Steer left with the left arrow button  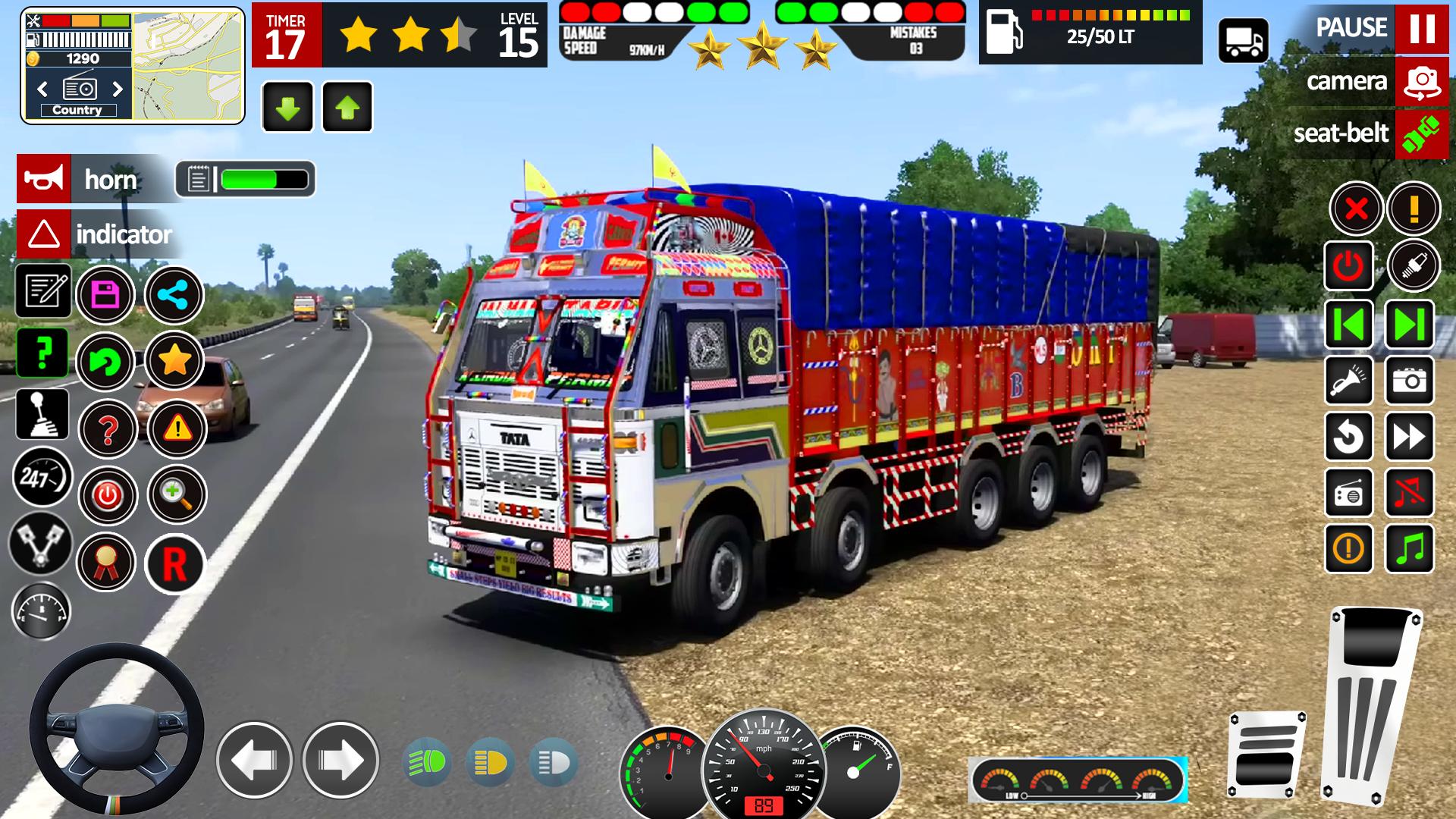coord(254,760)
